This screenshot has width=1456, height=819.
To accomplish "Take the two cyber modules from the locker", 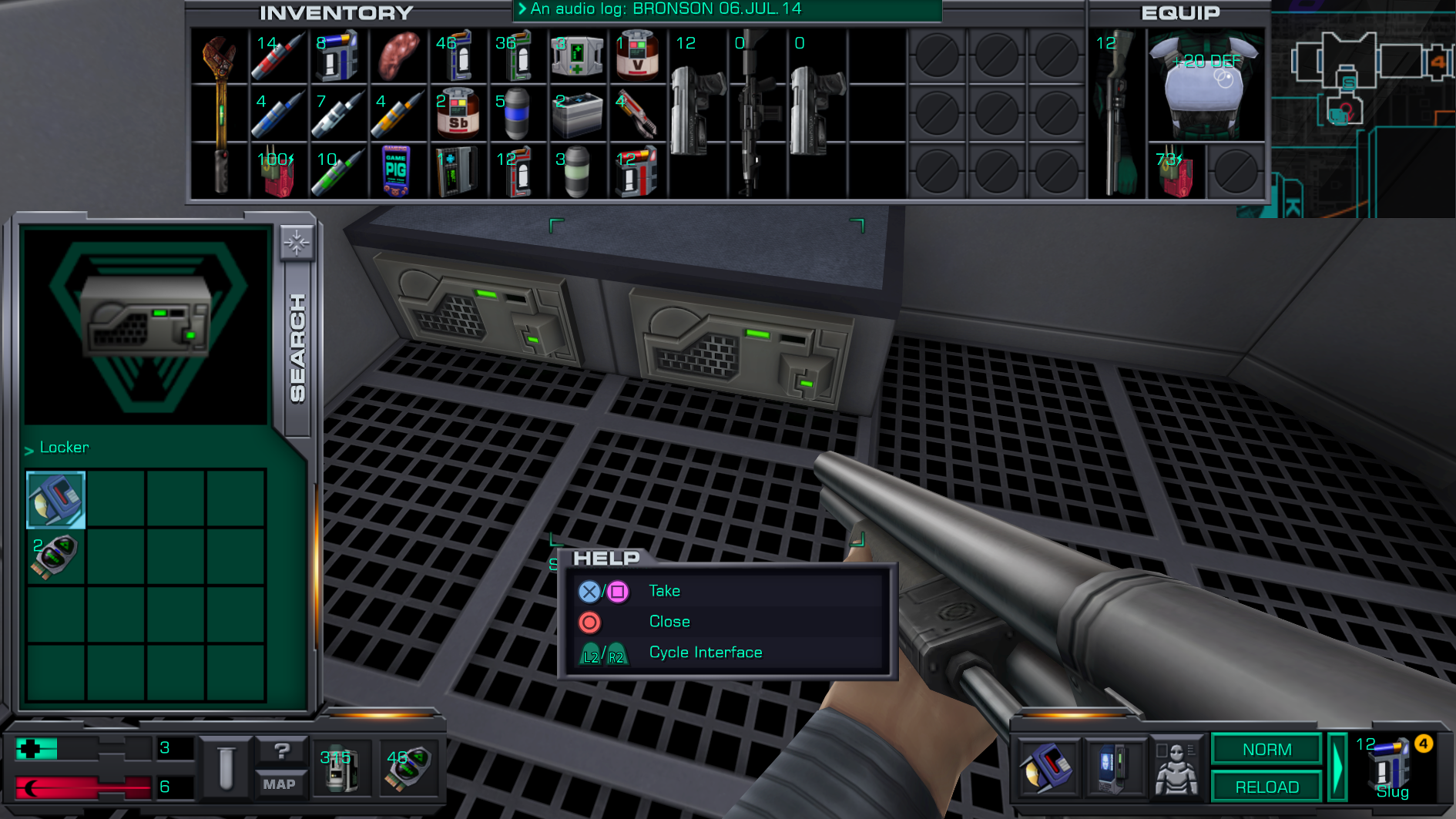I will tap(55, 558).
